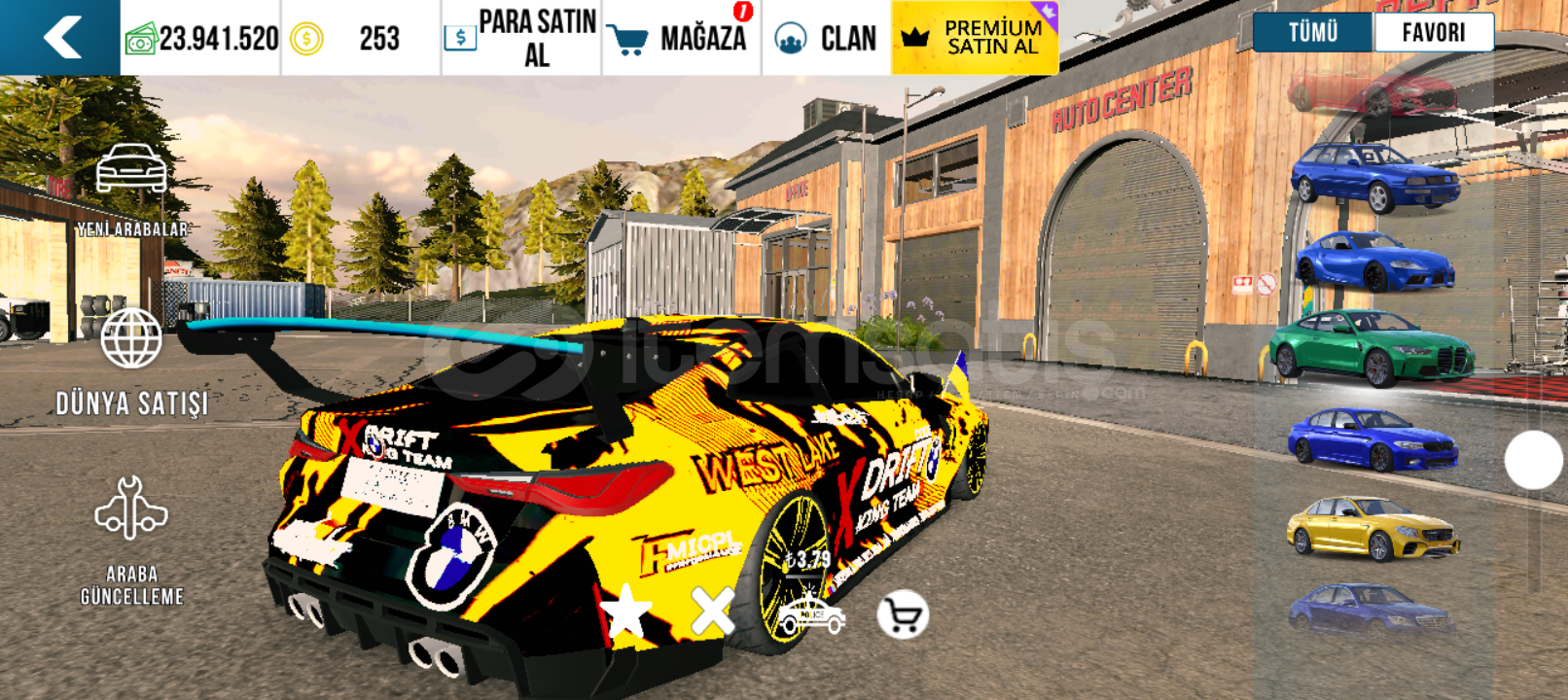This screenshot has height=700, width=1568.
Task: Mark car as favorite with star icon
Action: coord(625,612)
